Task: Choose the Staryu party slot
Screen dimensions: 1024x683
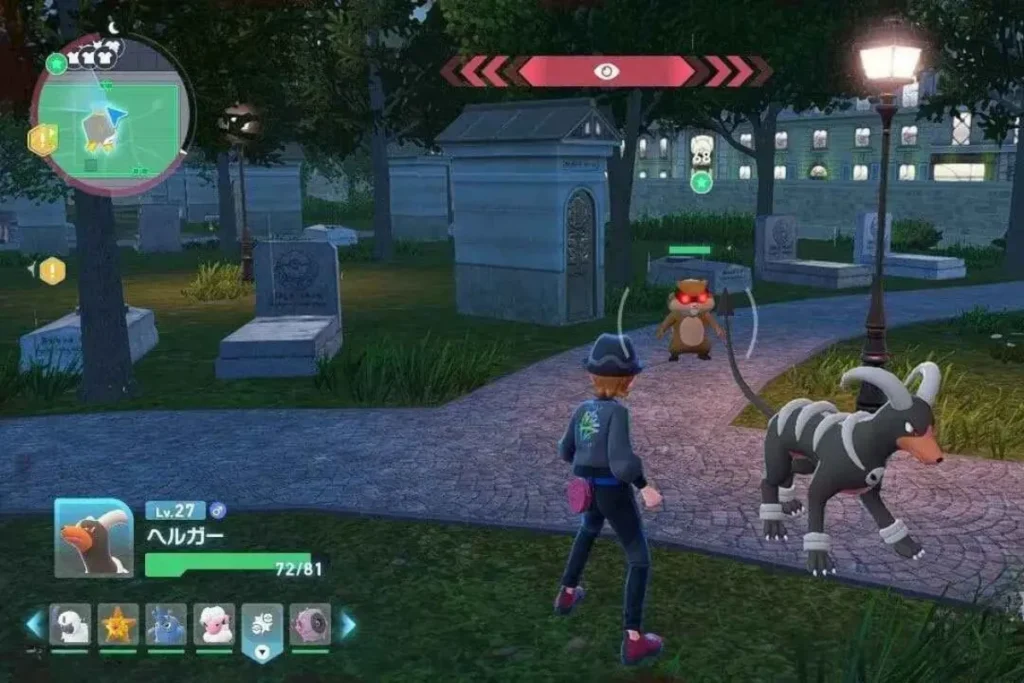Action: click(118, 624)
